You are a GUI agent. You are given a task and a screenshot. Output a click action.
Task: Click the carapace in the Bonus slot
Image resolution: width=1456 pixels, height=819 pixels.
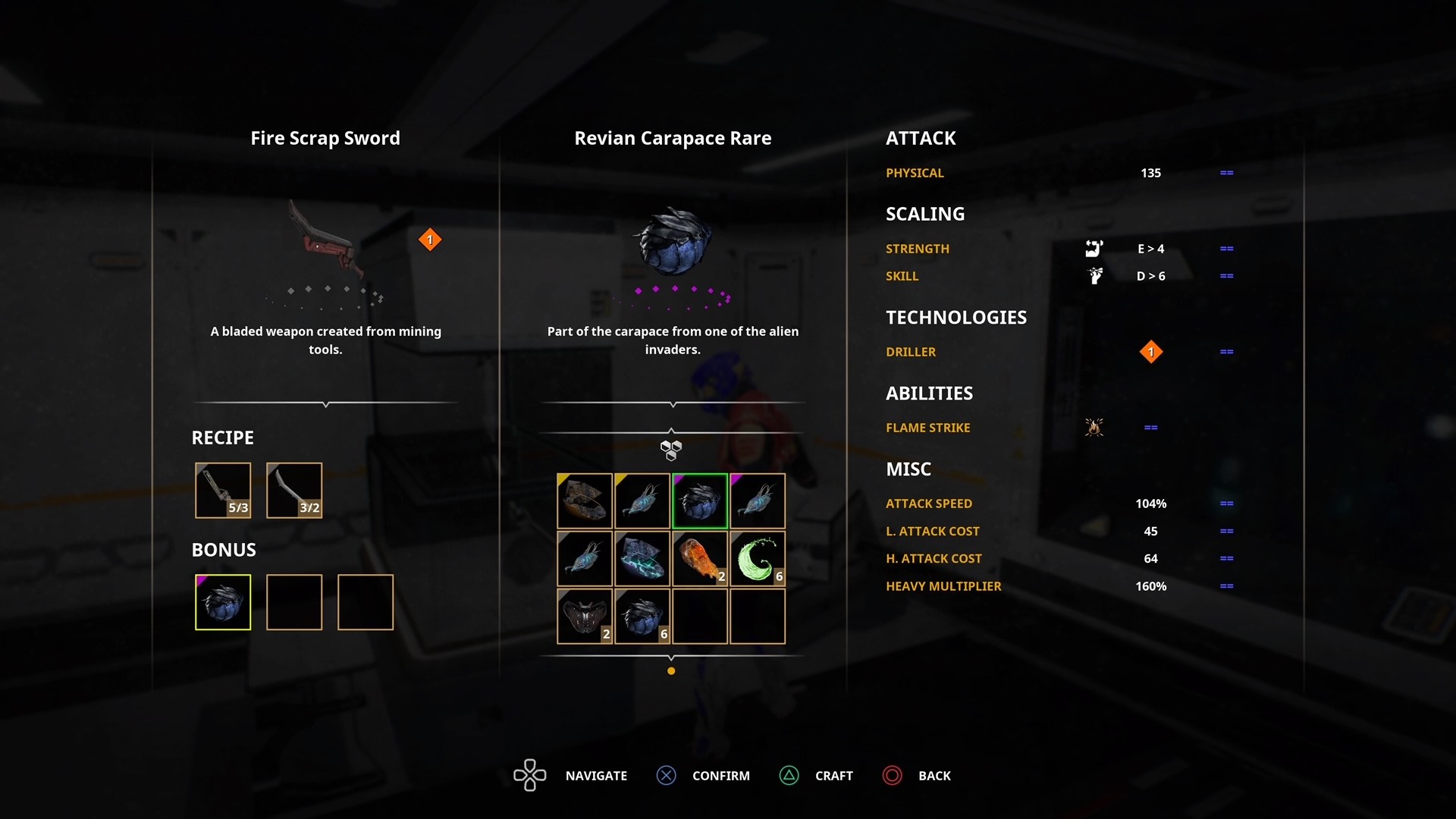tap(223, 602)
